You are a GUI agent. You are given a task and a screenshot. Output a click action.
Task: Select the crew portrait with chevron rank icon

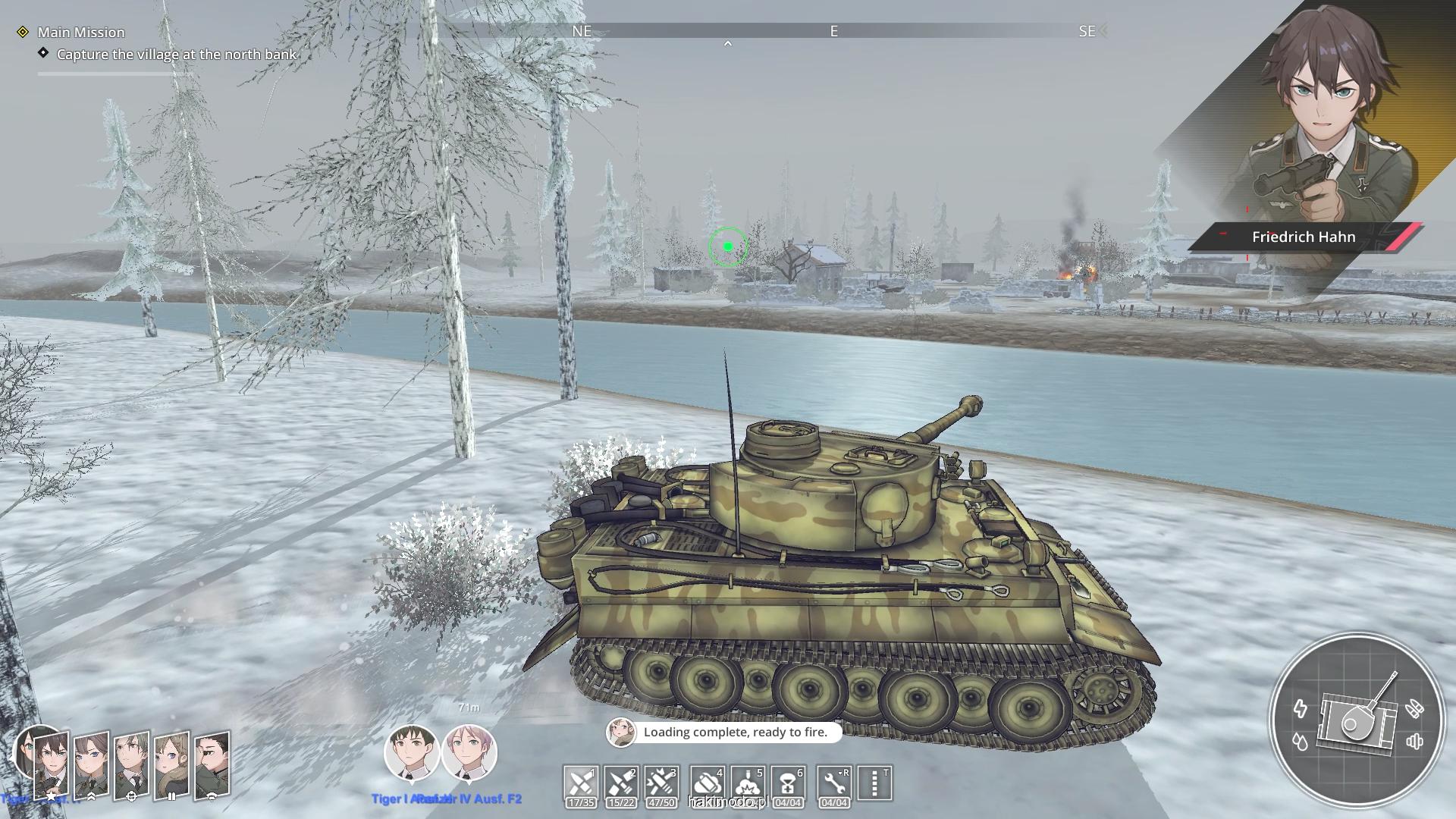(x=91, y=766)
